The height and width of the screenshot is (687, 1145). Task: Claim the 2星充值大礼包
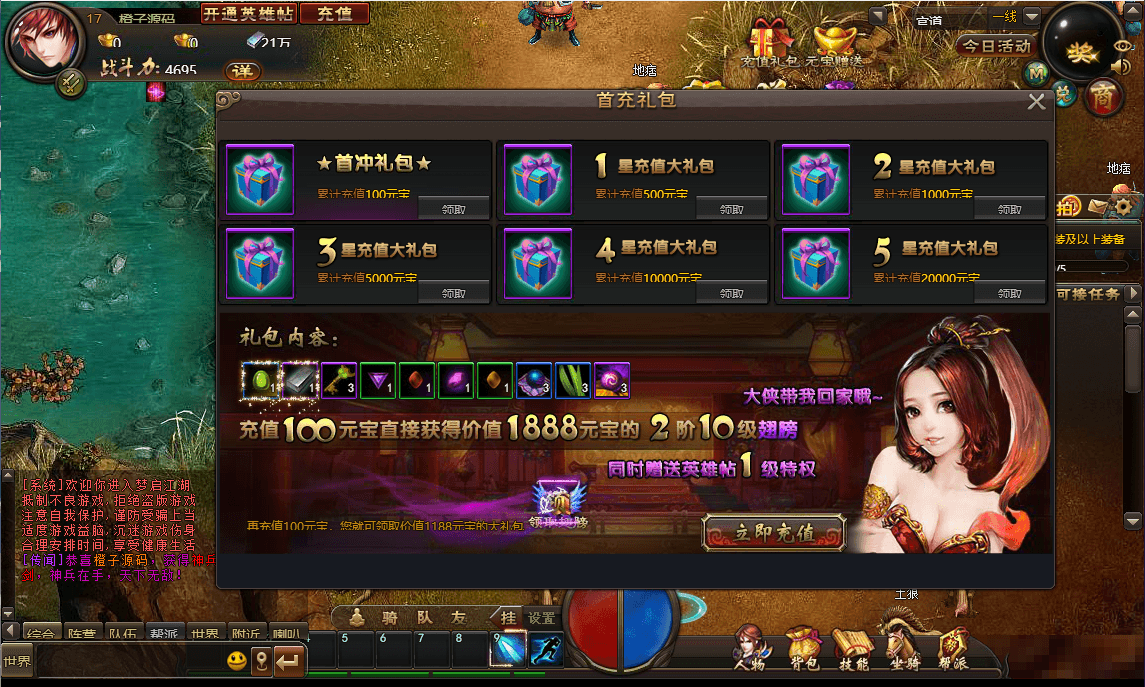coord(1010,209)
